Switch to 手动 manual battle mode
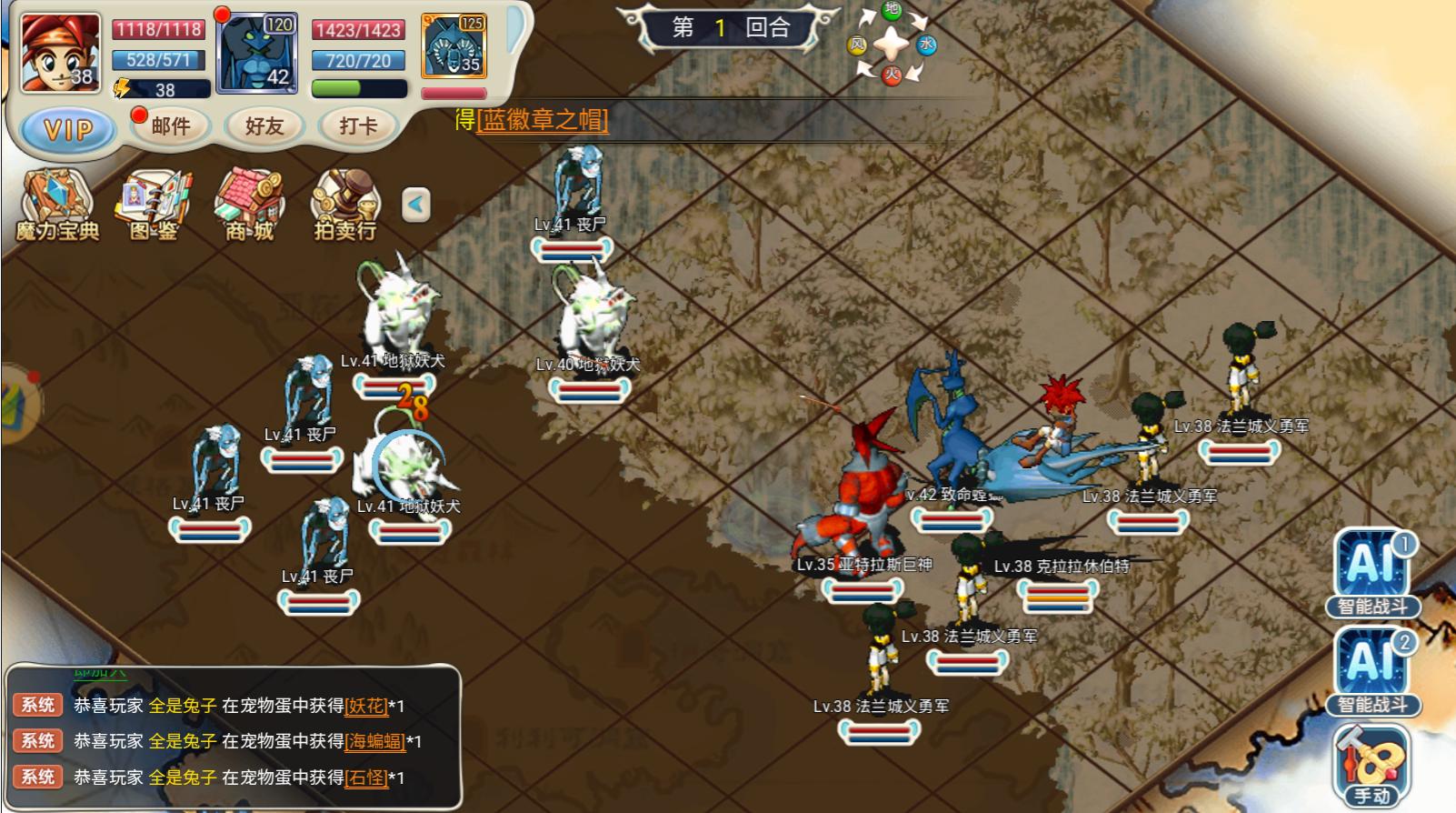This screenshot has height=813, width=1456. point(1372,766)
